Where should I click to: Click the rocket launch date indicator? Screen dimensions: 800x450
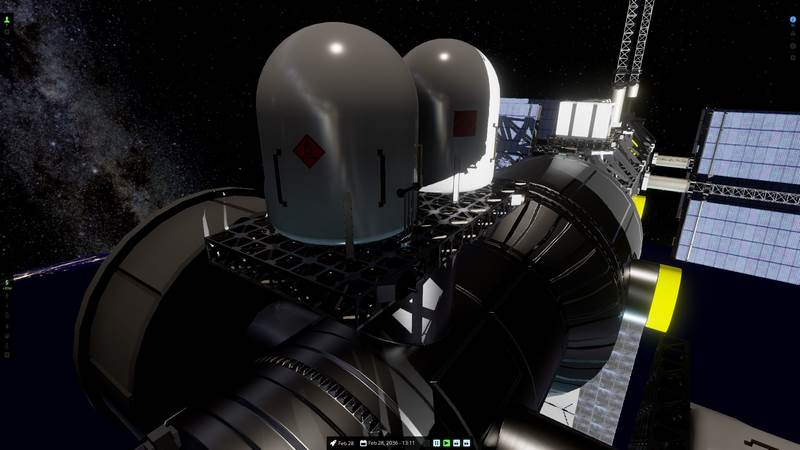click(x=341, y=442)
